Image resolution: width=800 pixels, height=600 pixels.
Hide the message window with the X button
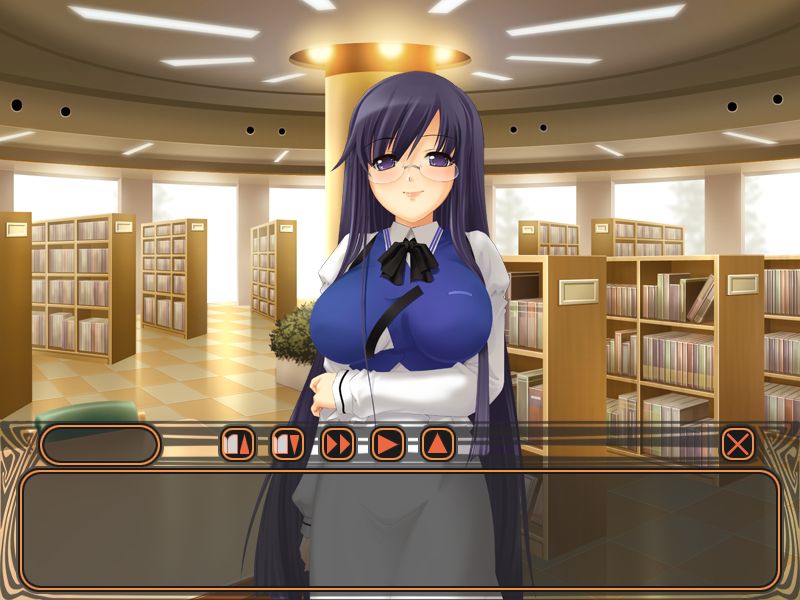pos(737,443)
